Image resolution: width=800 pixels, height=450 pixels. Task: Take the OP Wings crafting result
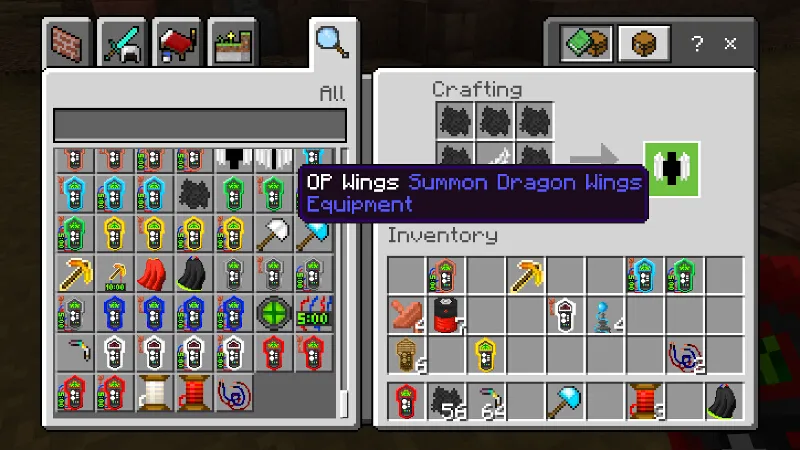pos(672,169)
